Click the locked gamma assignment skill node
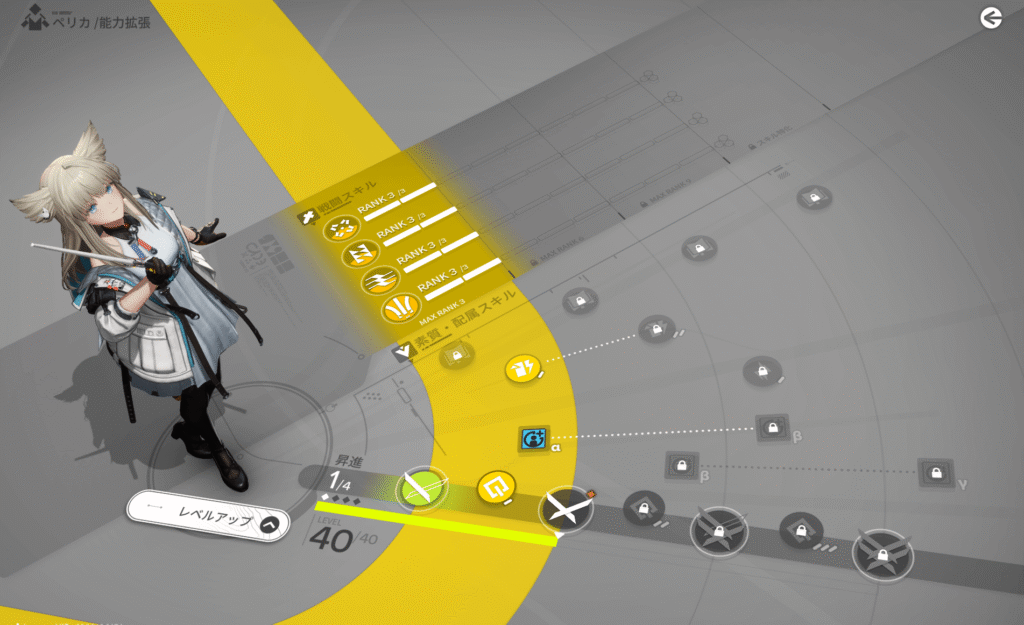Screen dimensions: 1024x625 point(934,471)
